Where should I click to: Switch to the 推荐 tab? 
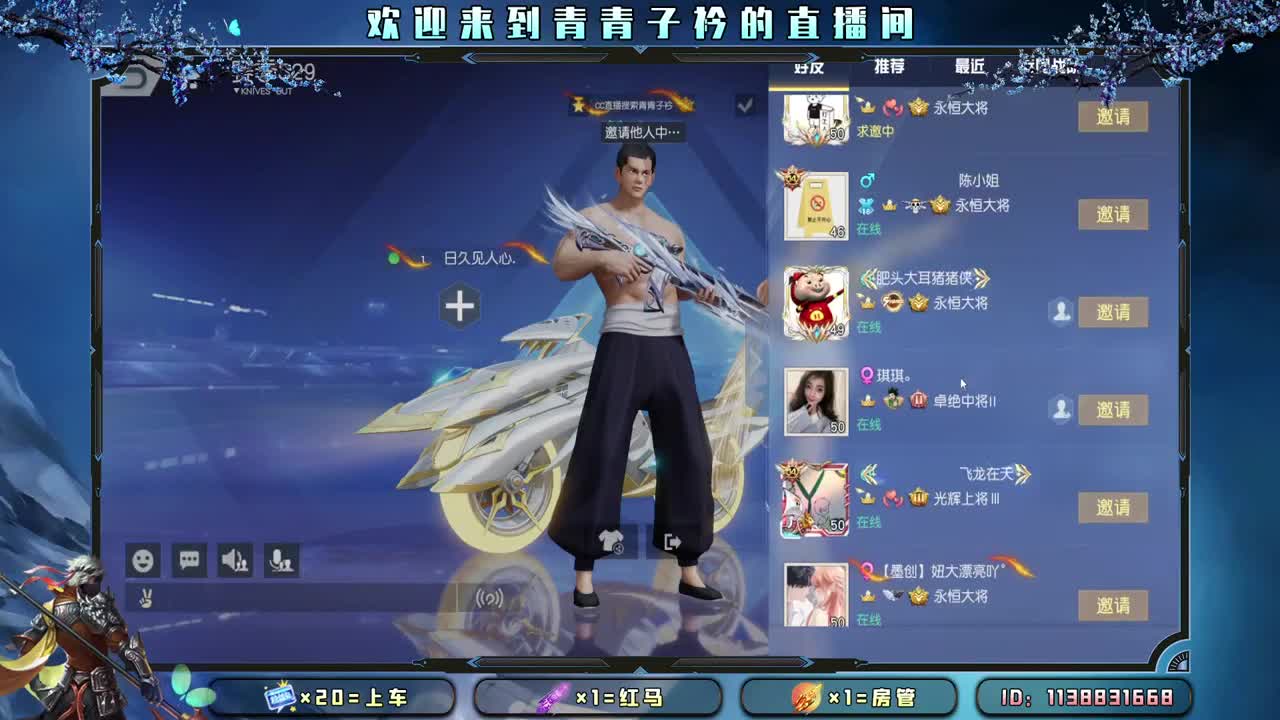889,66
